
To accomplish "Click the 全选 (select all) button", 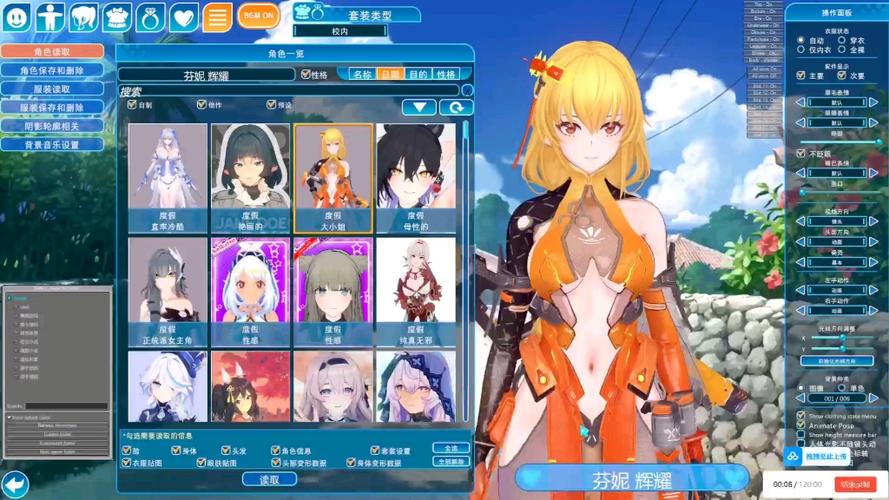I will pos(451,449).
